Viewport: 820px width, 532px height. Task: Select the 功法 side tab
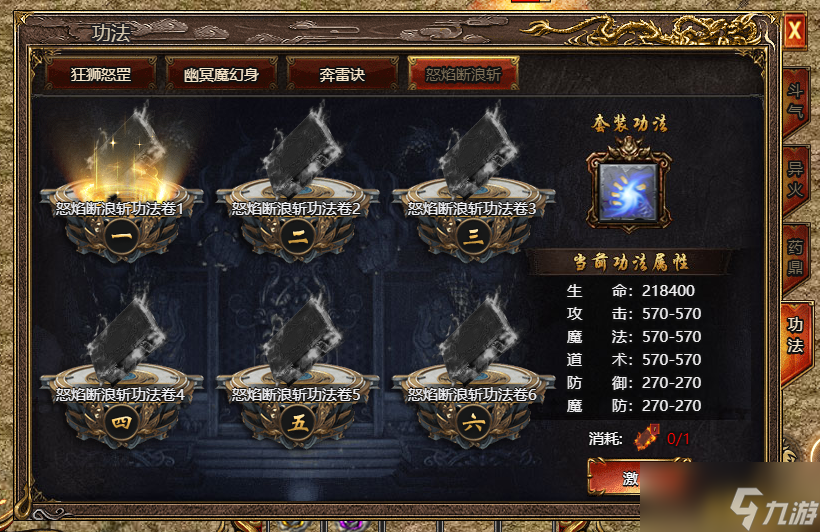click(x=795, y=335)
